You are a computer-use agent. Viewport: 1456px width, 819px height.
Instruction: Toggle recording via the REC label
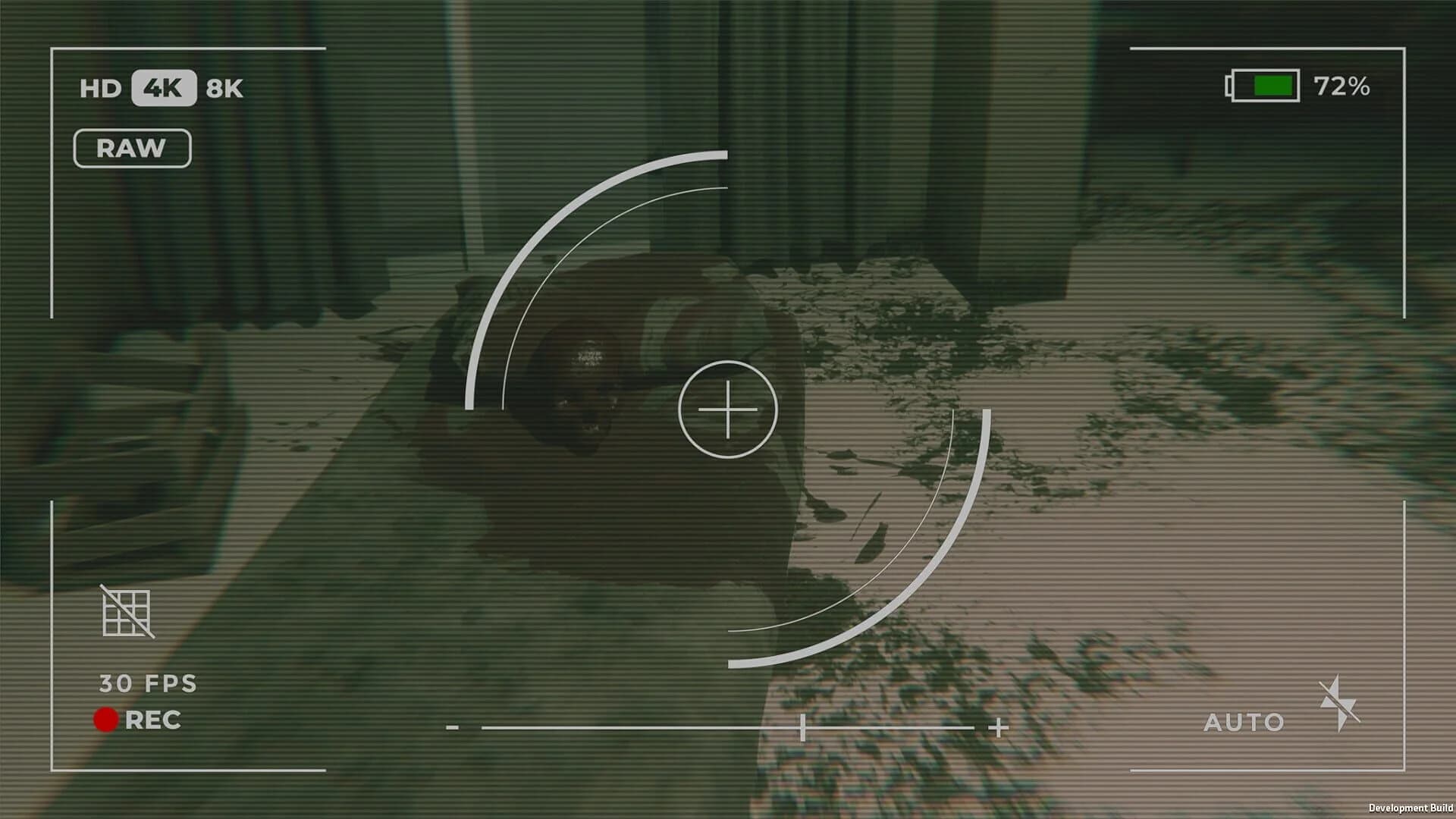(152, 719)
